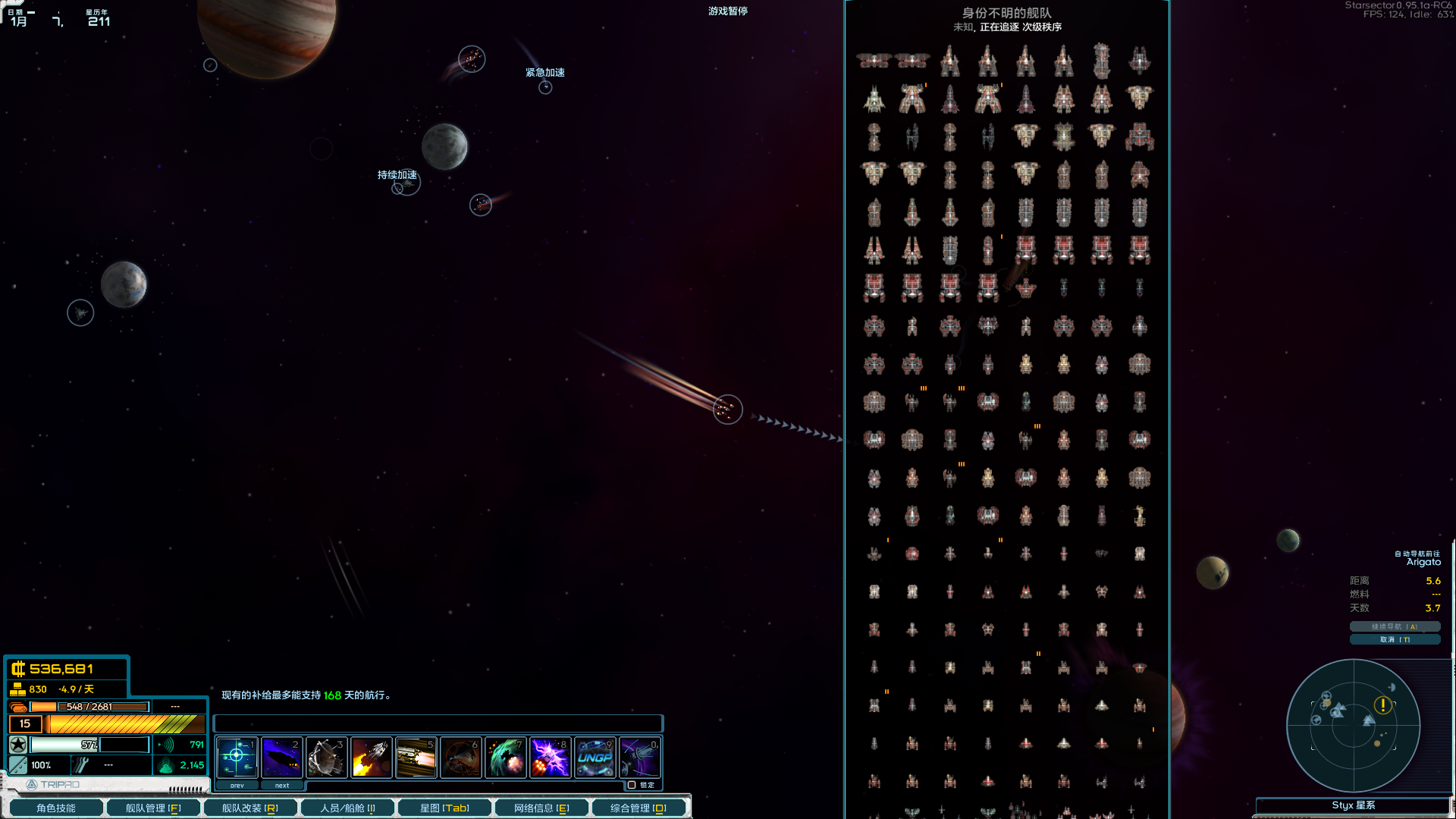Click the credits coin icon beside 536,681
The height and width of the screenshot is (819, 1456).
coord(17,669)
